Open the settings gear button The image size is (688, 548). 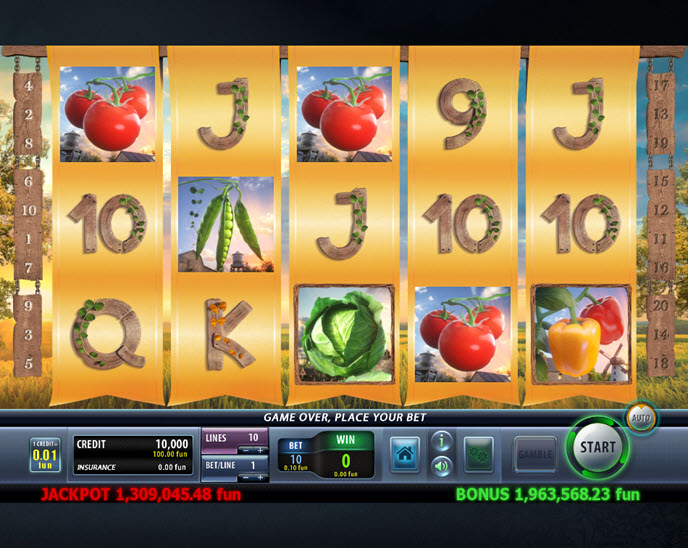479,454
